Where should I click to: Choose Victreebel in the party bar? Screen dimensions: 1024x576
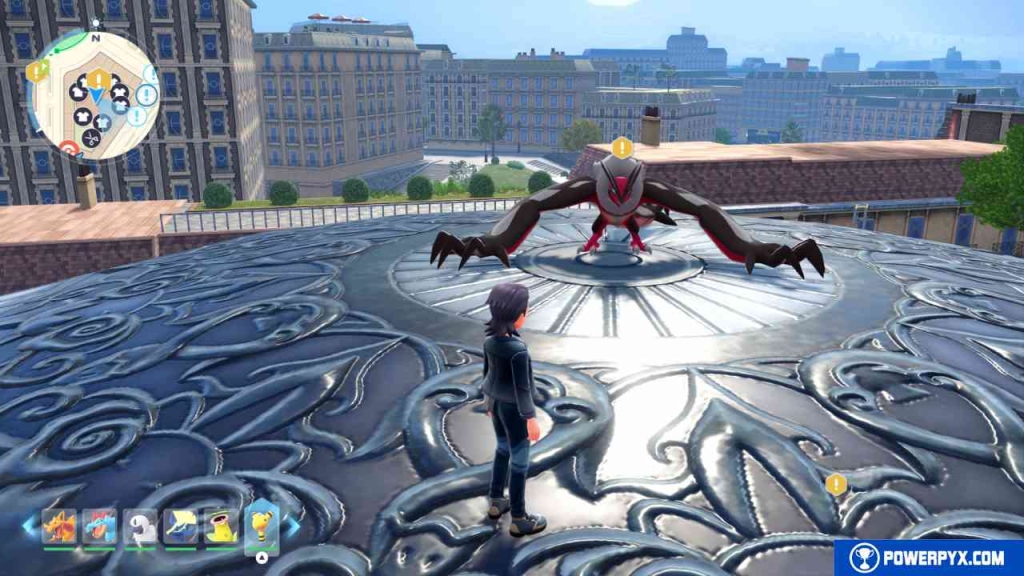point(221,526)
